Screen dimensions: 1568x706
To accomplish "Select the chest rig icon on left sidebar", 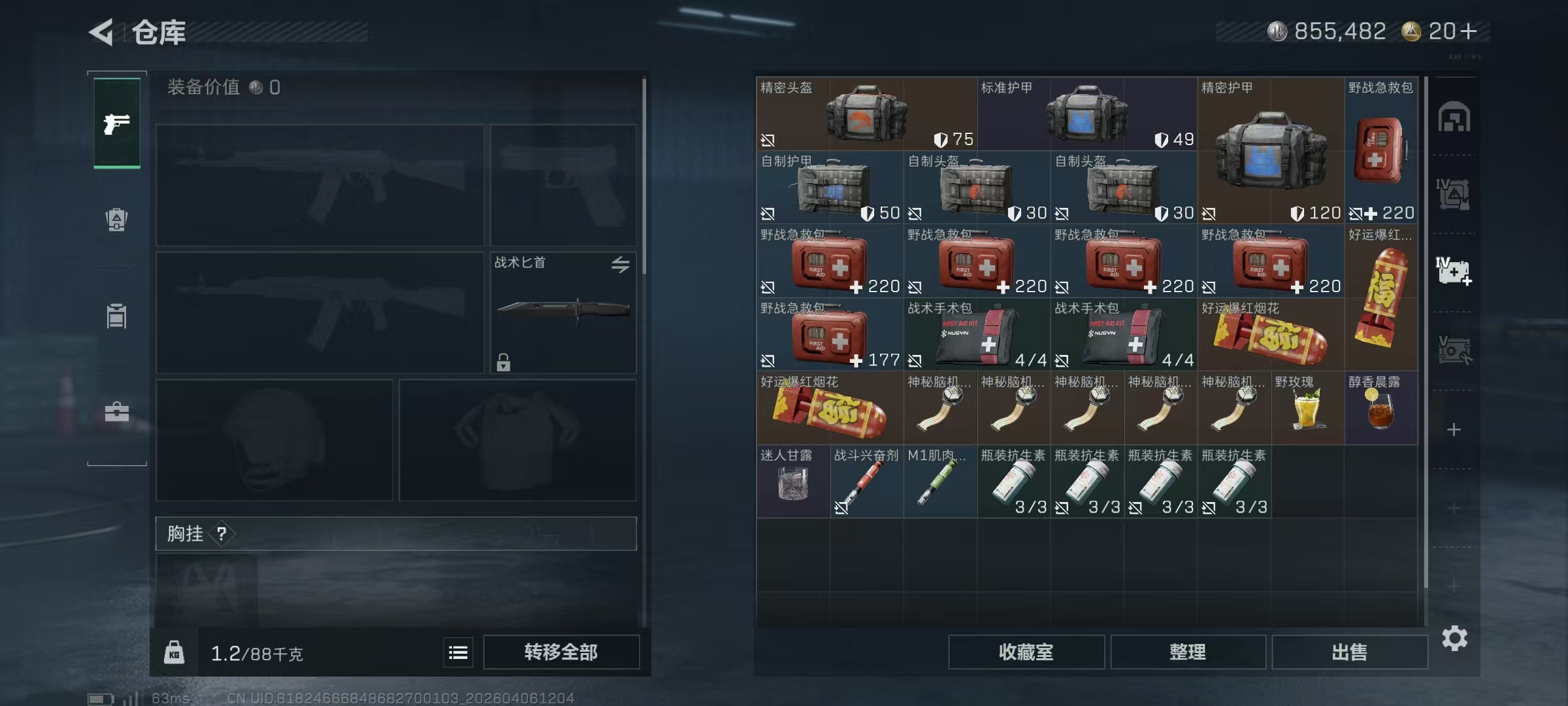I will point(116,316).
